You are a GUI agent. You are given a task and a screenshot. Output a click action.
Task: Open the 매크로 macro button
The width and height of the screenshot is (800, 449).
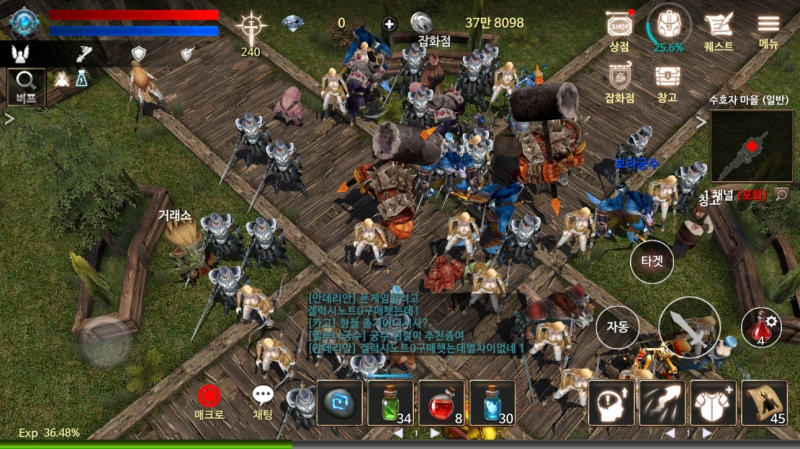pyautogui.click(x=210, y=400)
